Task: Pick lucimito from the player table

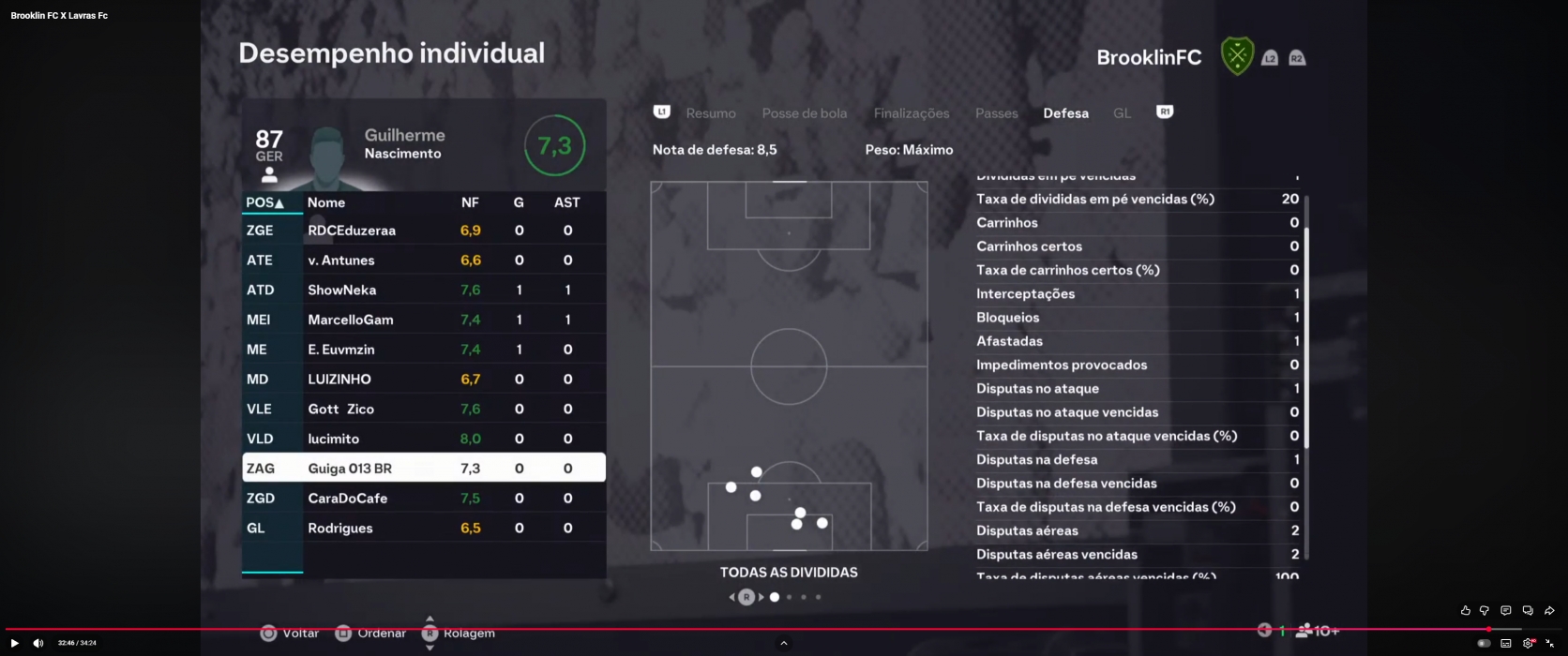Action: tap(423, 439)
